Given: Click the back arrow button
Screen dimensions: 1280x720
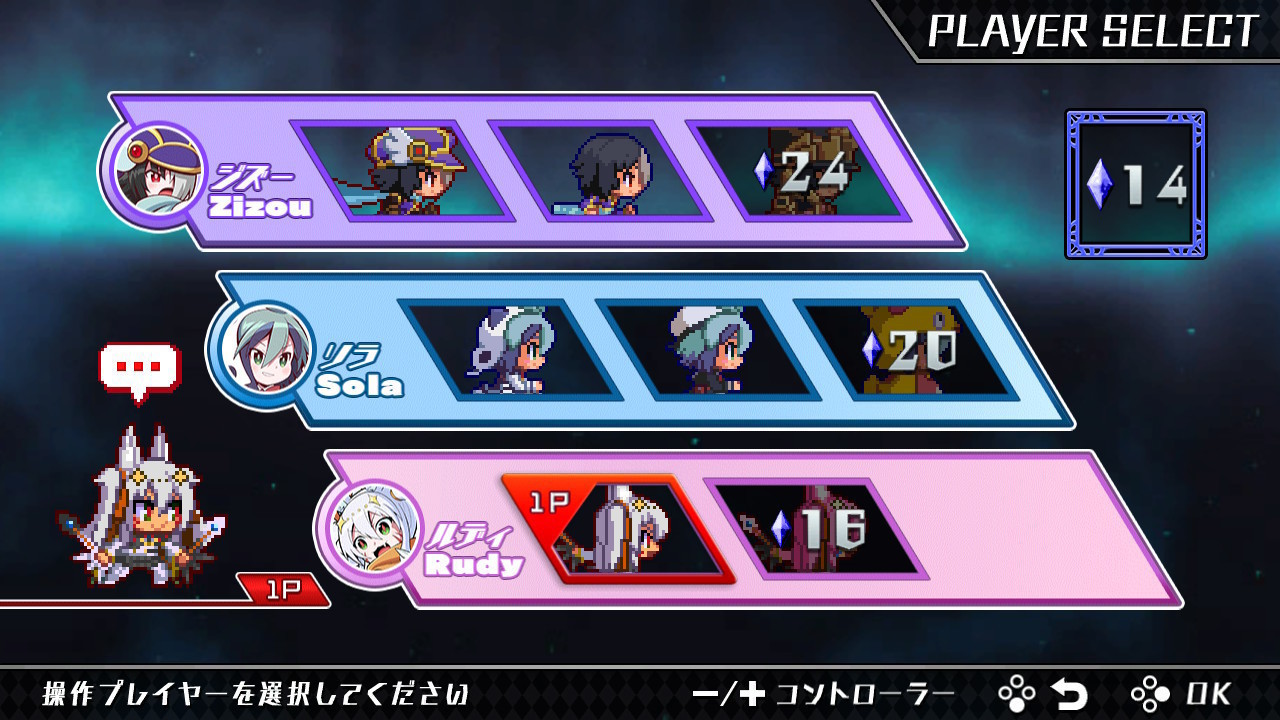Looking at the screenshot, I should tap(1068, 693).
